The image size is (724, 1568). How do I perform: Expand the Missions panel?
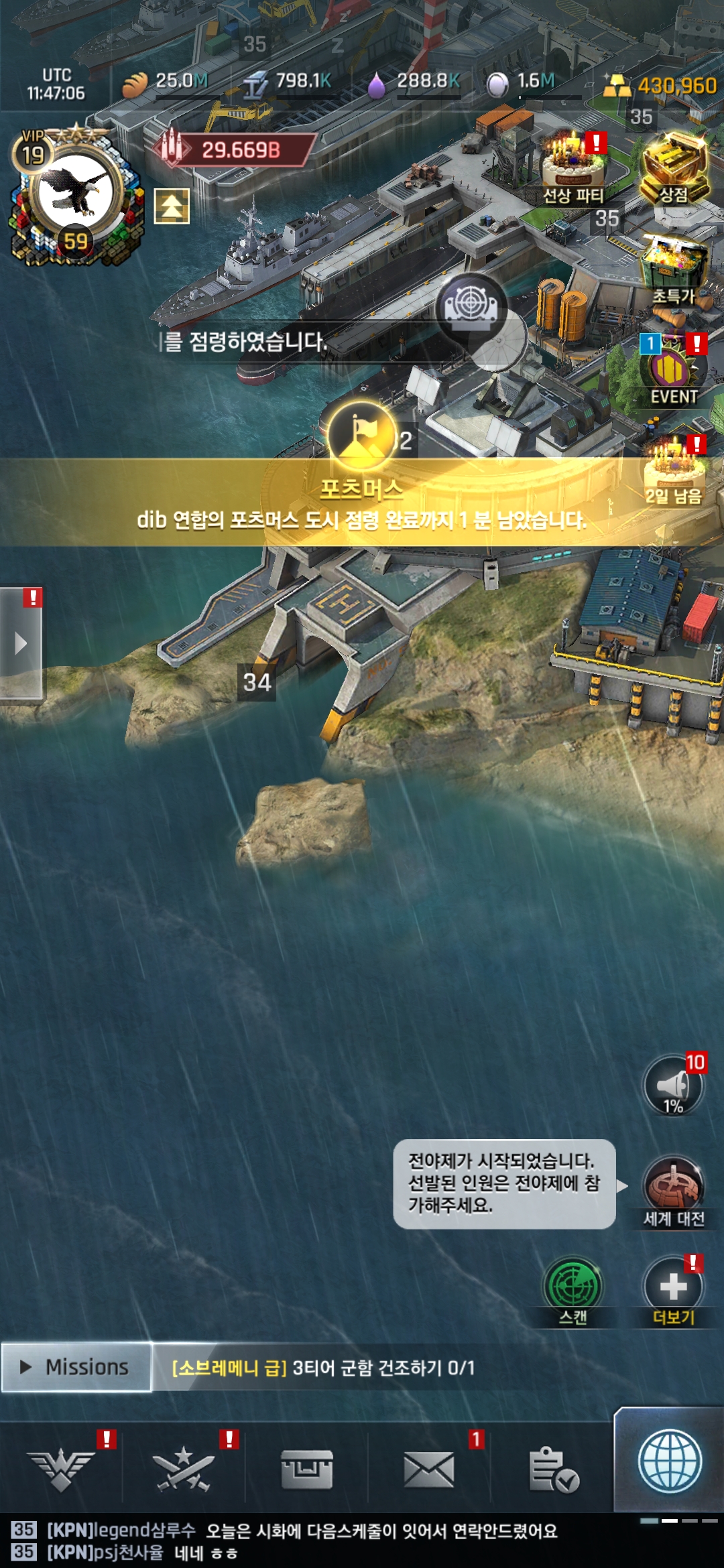[76, 1367]
